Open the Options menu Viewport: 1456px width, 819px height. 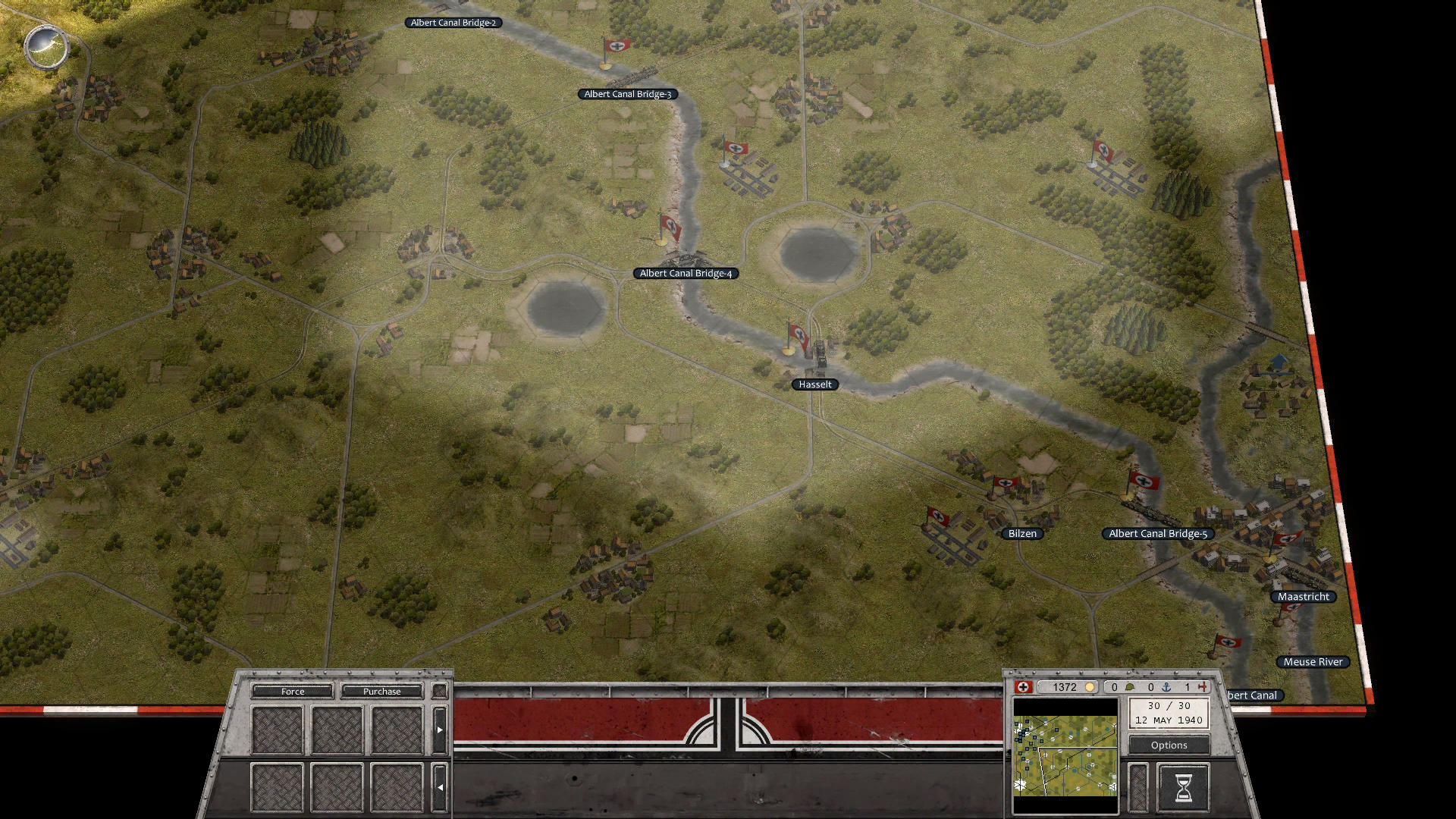[1169, 745]
